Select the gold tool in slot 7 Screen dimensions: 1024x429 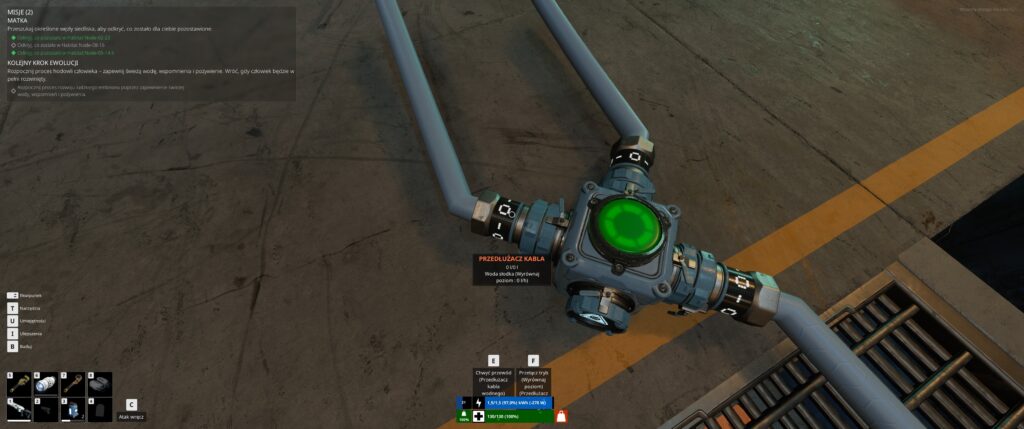coord(72,384)
